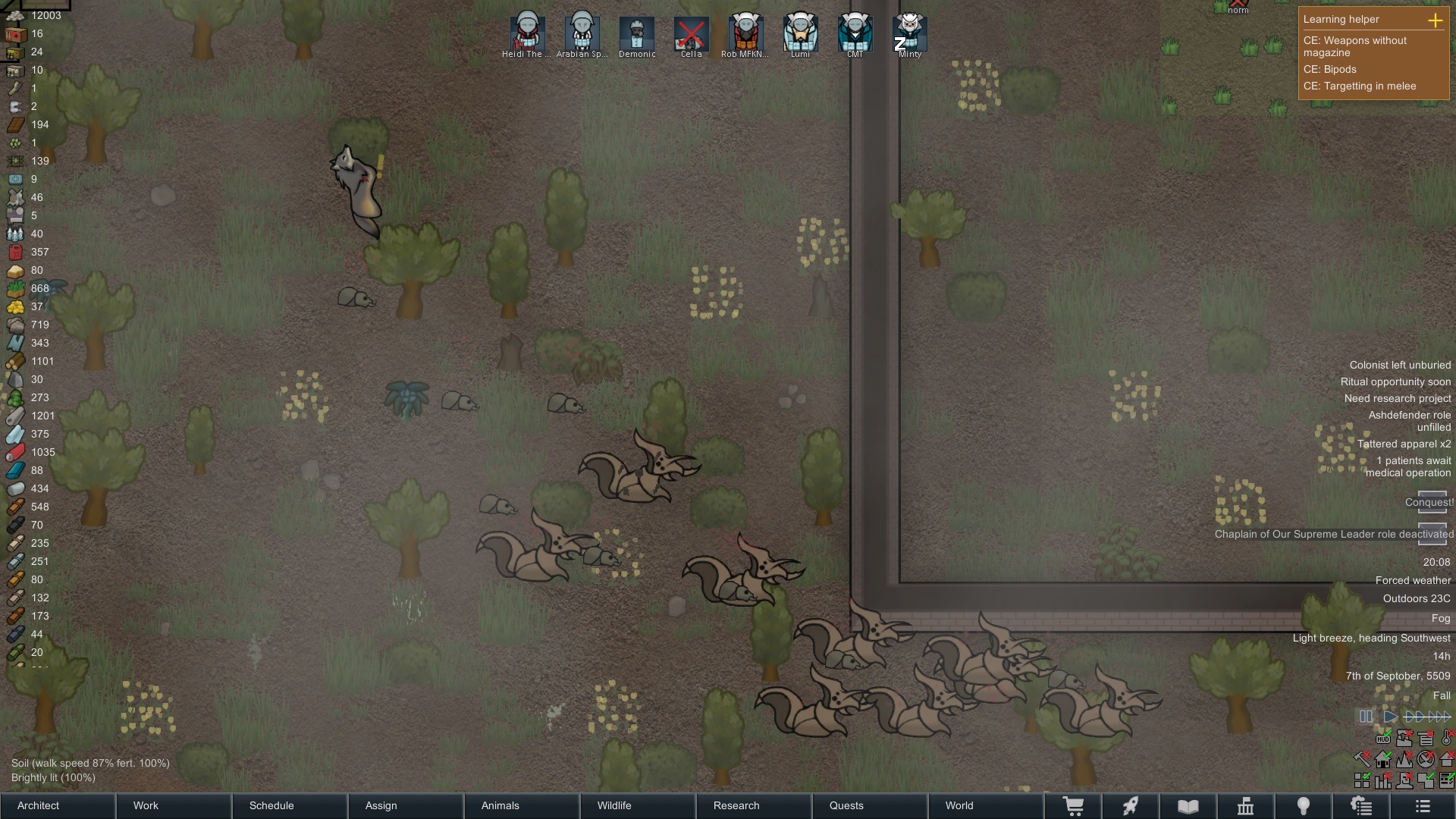Open the Wildlife menu
1456x819 pixels.
[x=614, y=805]
